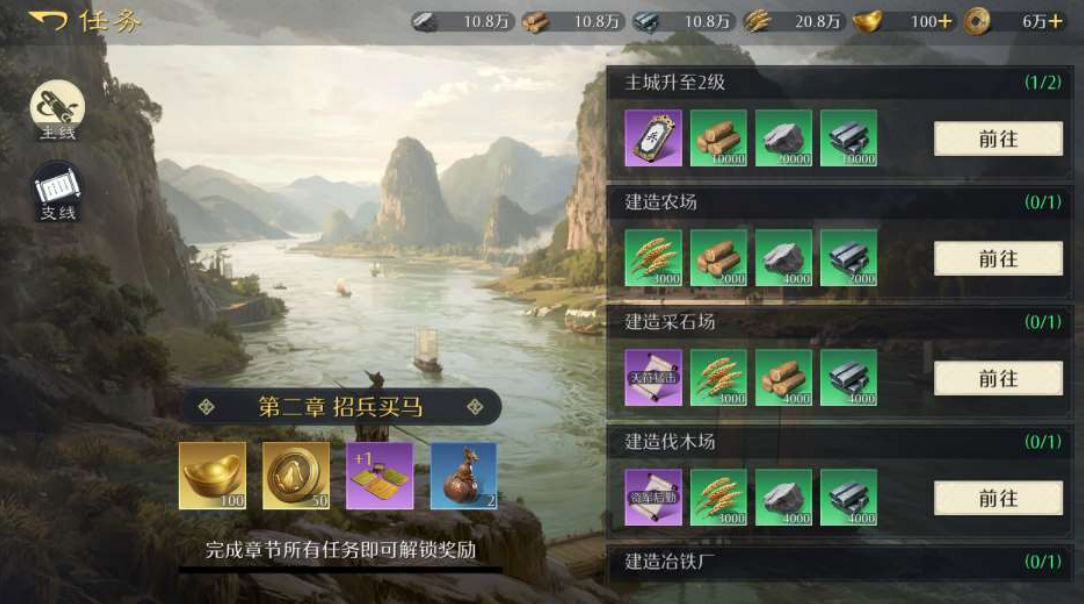This screenshot has height=604, width=1084.
Task: Inspect the iron 2000 reward for 建造农场
Action: click(x=848, y=258)
